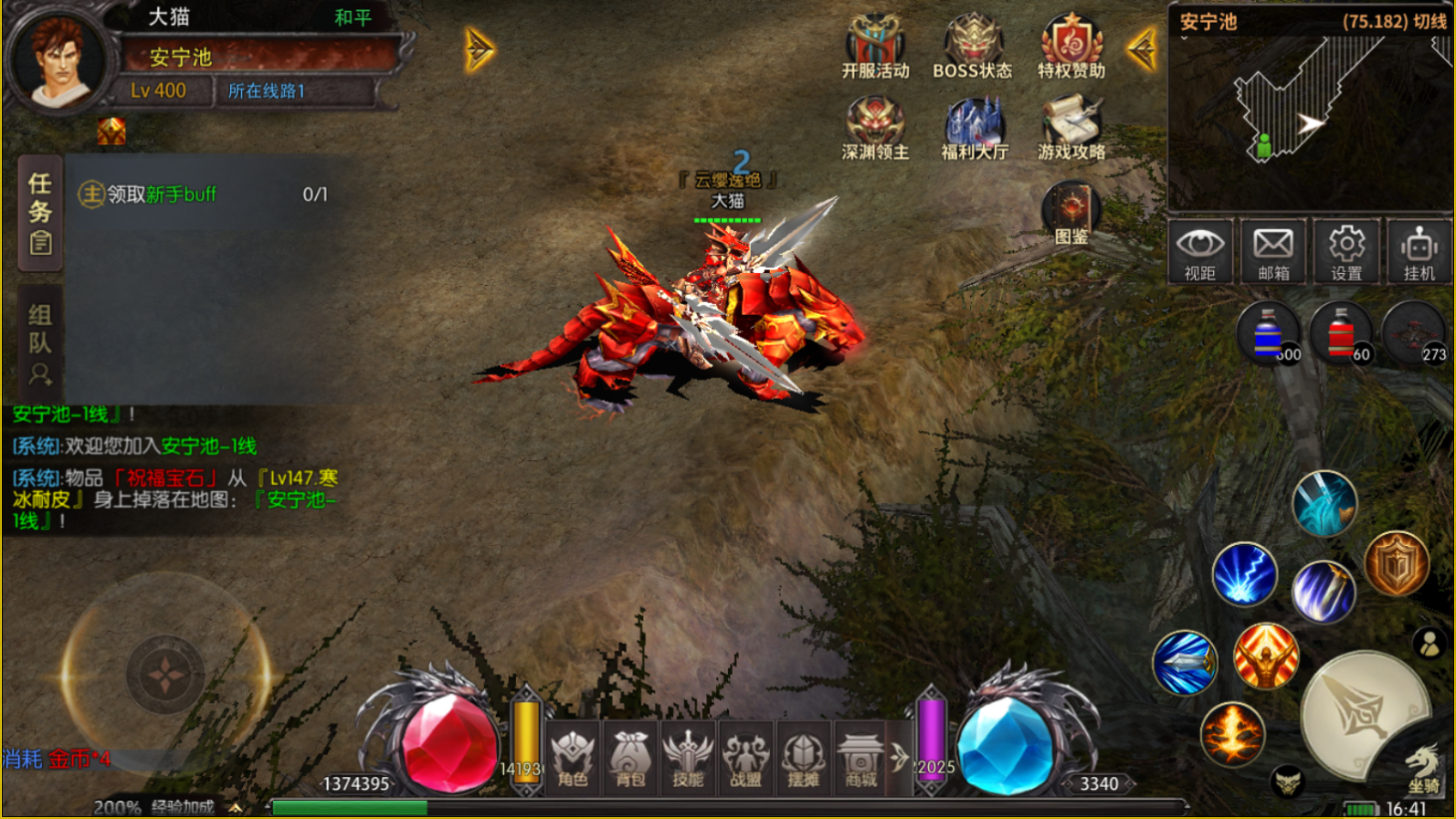This screenshot has height=819, width=1456.
Task: Toggle the 挂机 auto-battle button
Action: click(x=1419, y=251)
